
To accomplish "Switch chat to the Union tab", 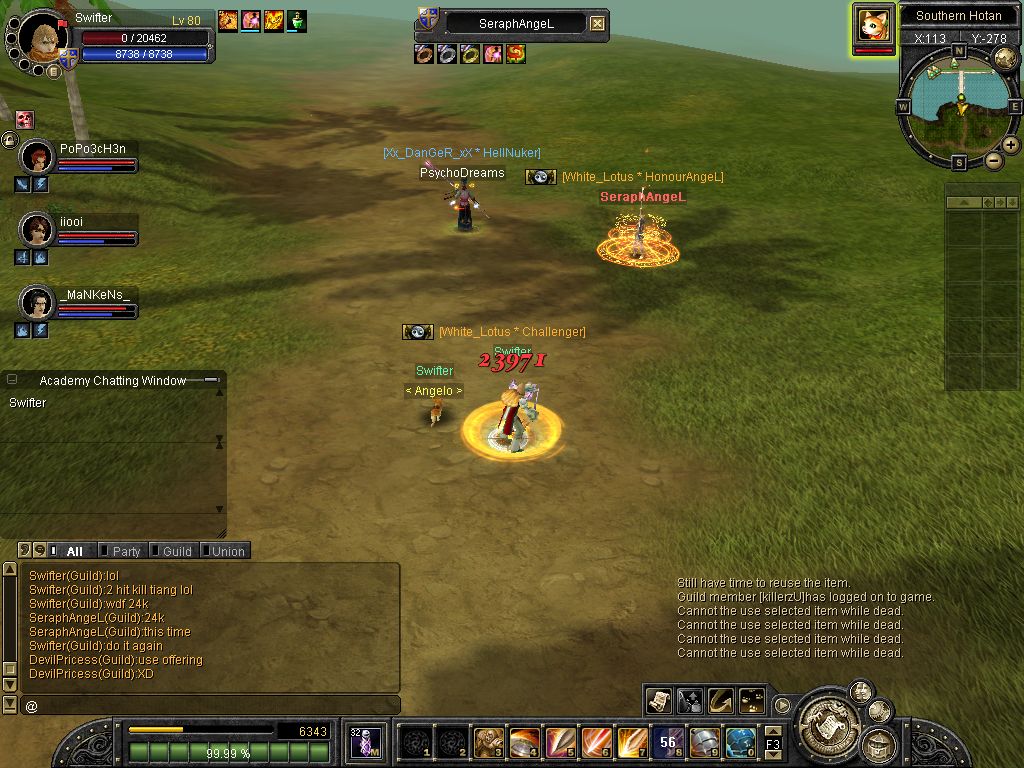I will point(227,551).
